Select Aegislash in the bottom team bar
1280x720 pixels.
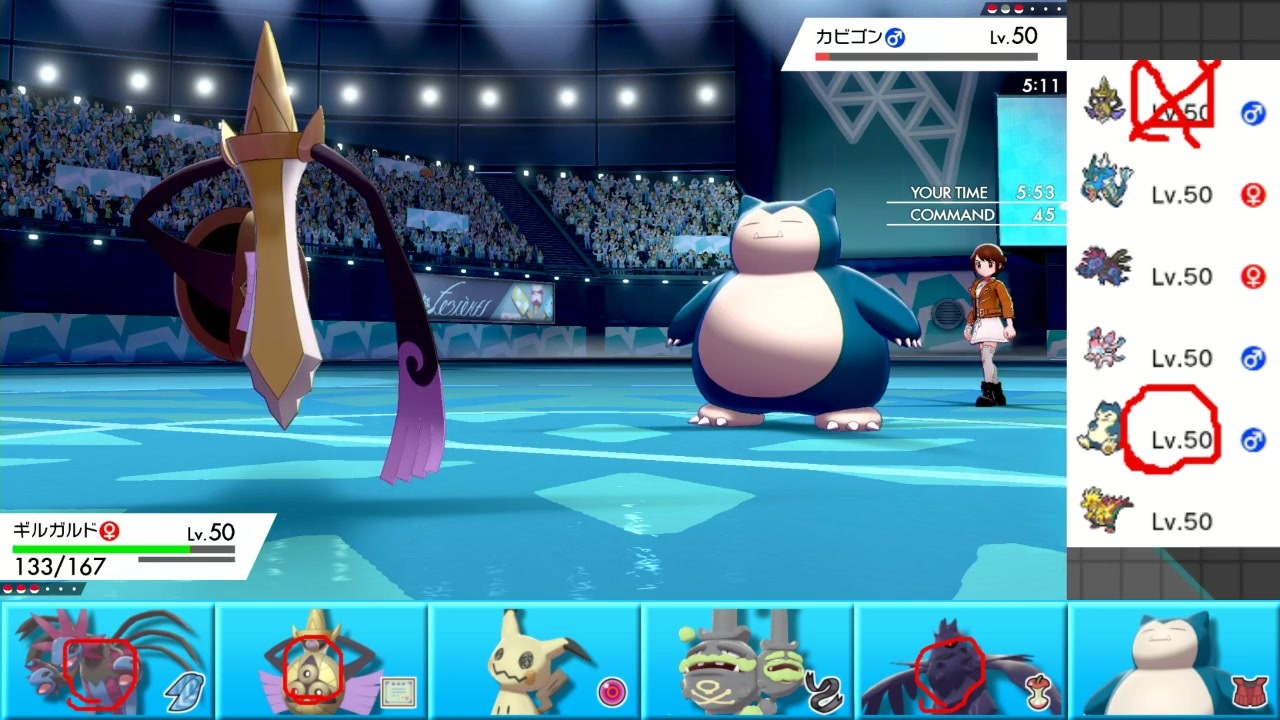coord(320,660)
